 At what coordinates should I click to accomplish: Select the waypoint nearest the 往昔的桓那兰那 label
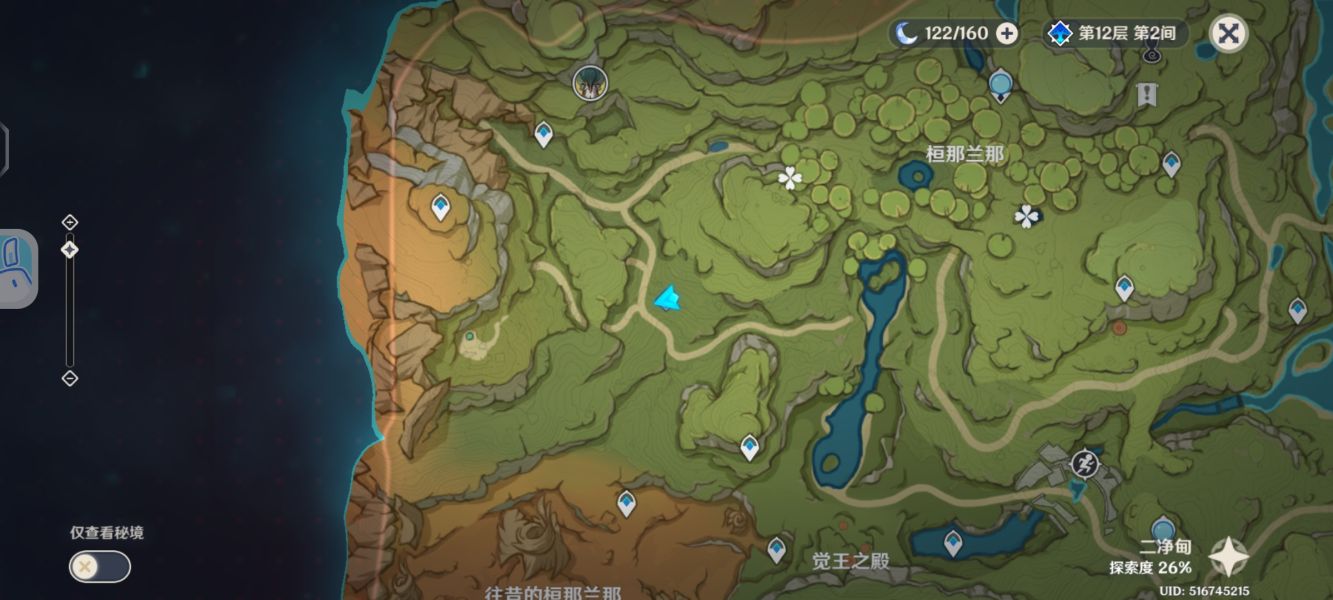coord(626,501)
